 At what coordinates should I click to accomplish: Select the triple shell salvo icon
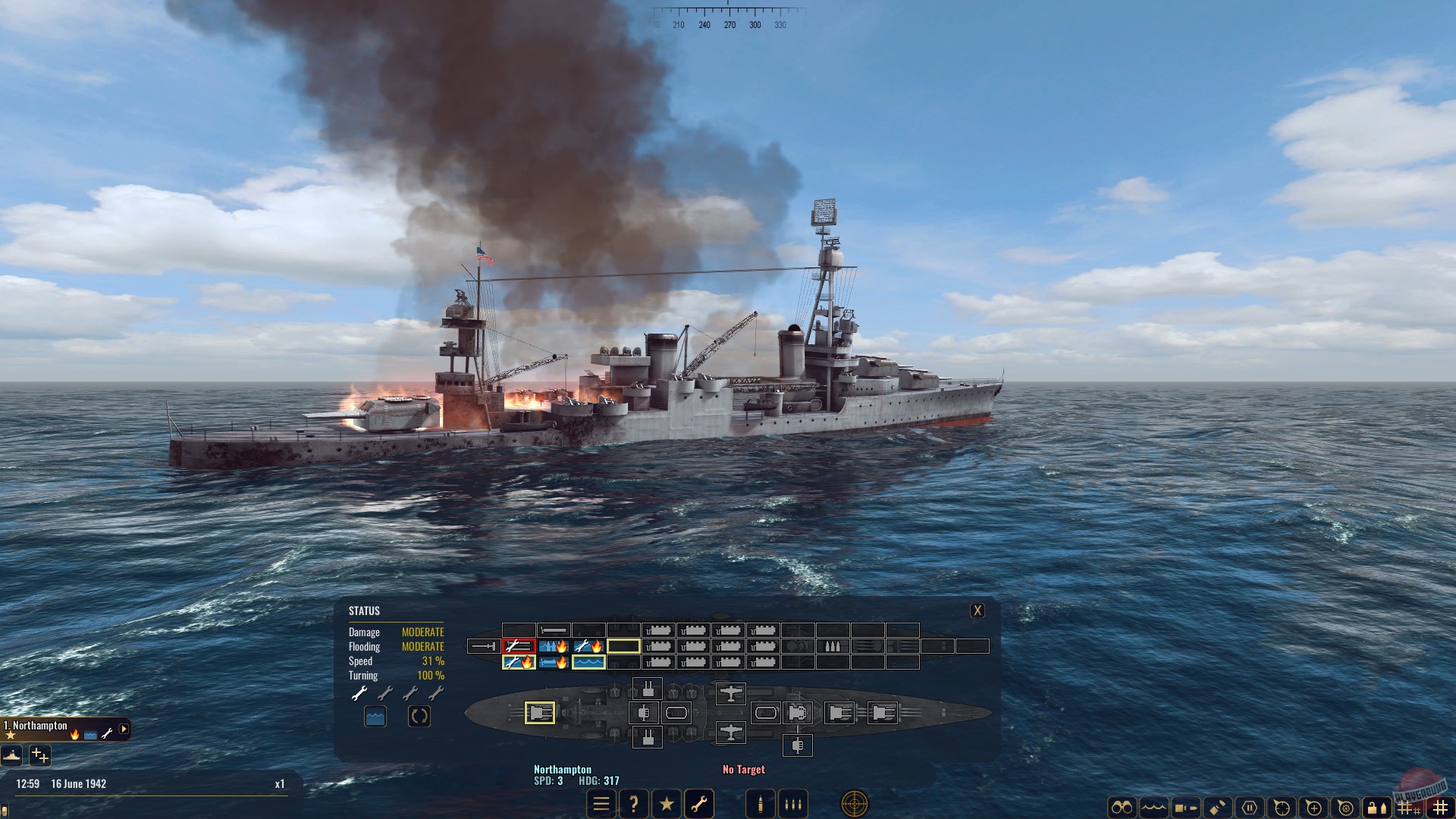coord(792,803)
